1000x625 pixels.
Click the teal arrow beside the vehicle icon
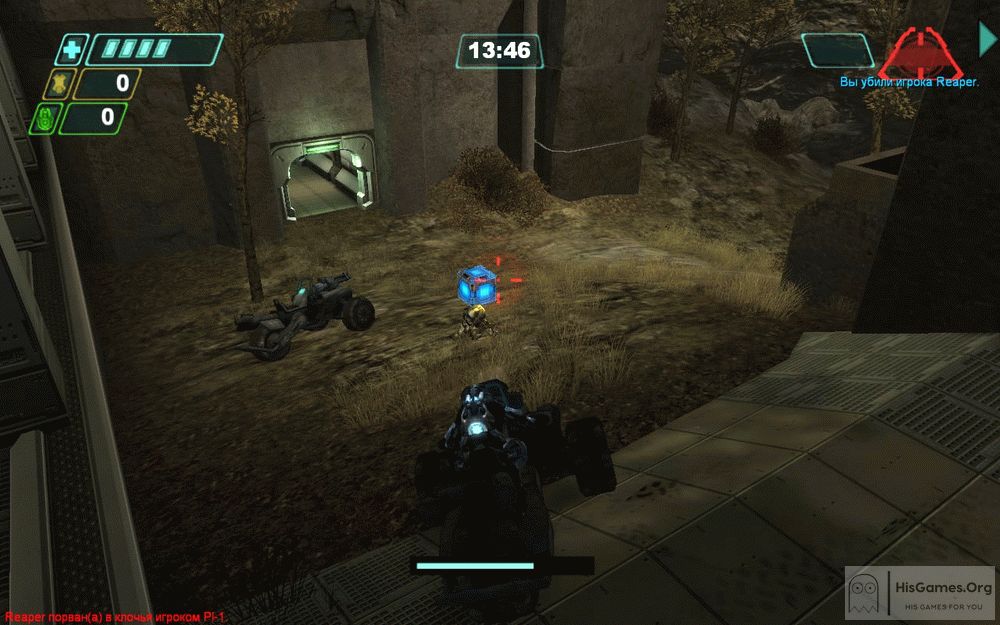pyautogui.click(x=987, y=38)
